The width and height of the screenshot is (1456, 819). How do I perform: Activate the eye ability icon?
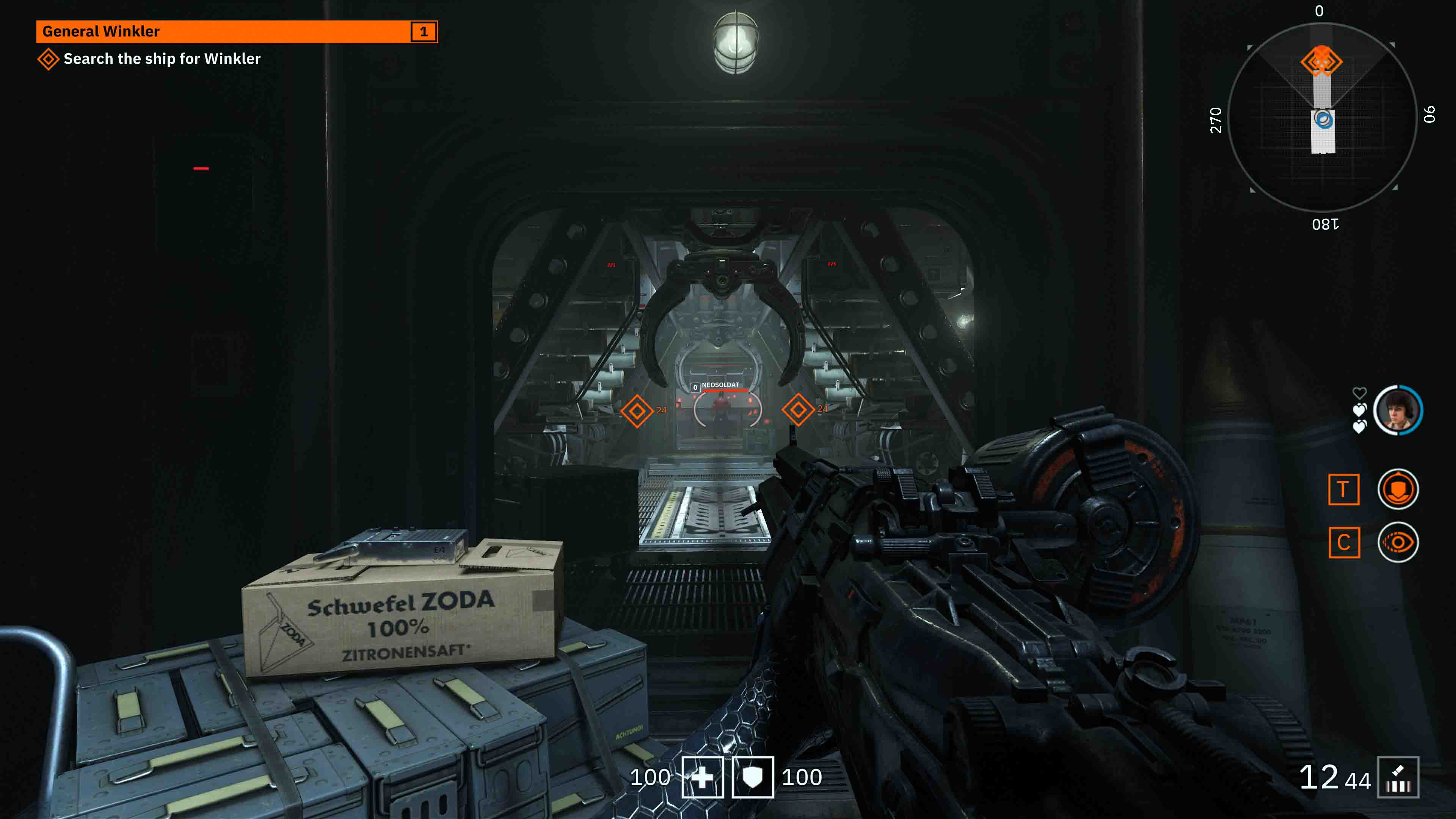[x=1398, y=543]
